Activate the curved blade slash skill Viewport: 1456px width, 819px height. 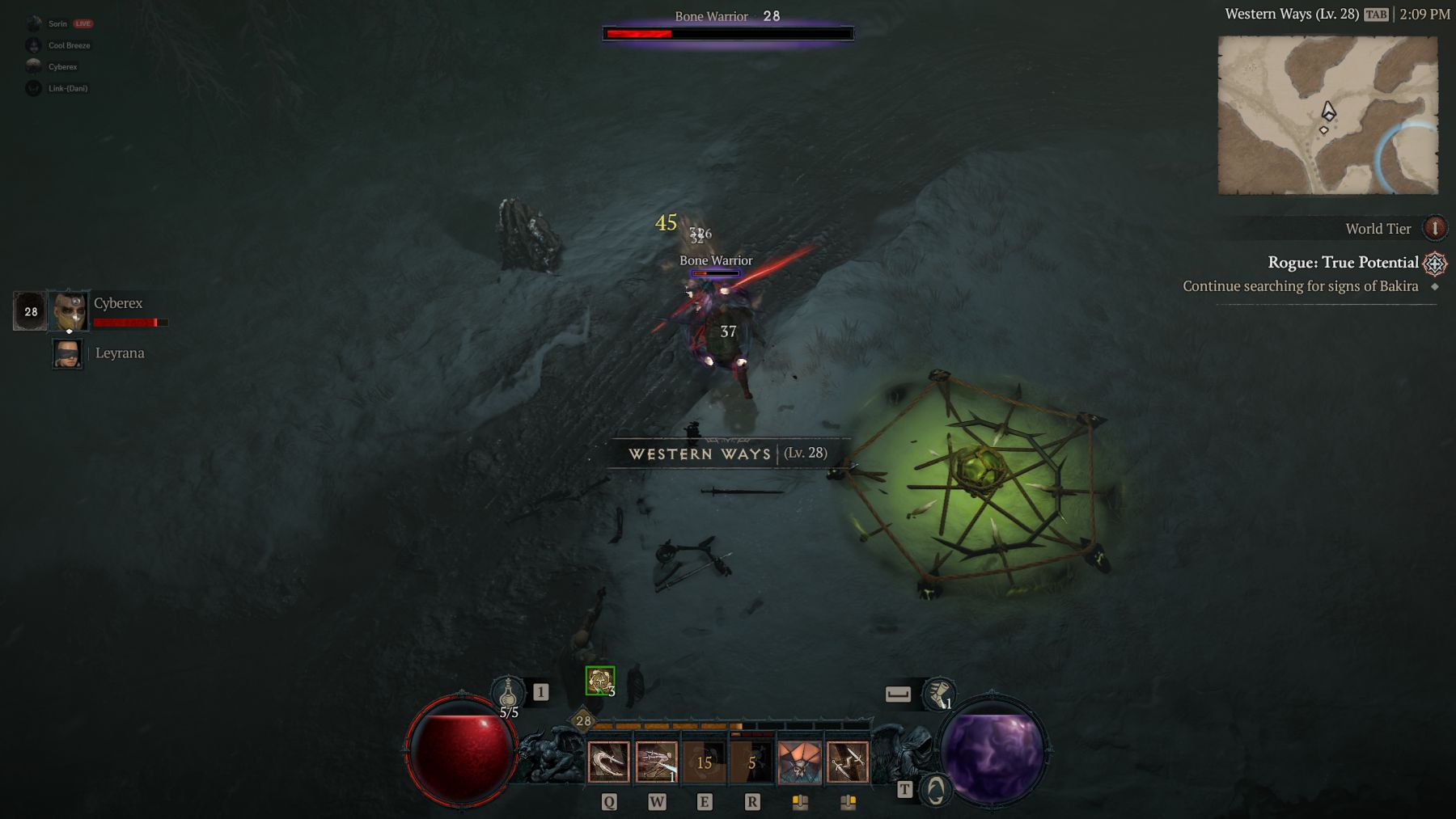click(608, 762)
